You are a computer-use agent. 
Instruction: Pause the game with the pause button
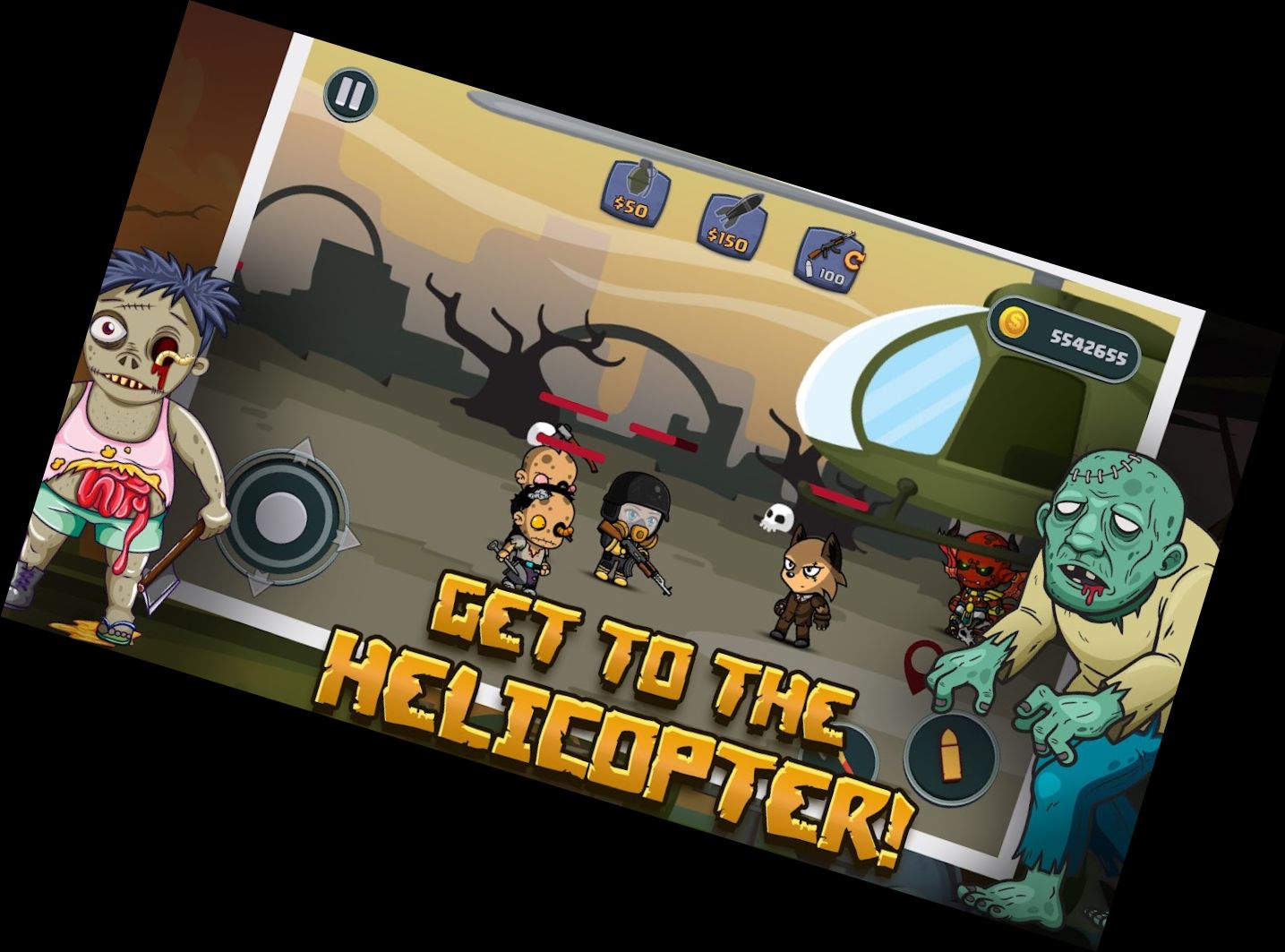point(351,93)
